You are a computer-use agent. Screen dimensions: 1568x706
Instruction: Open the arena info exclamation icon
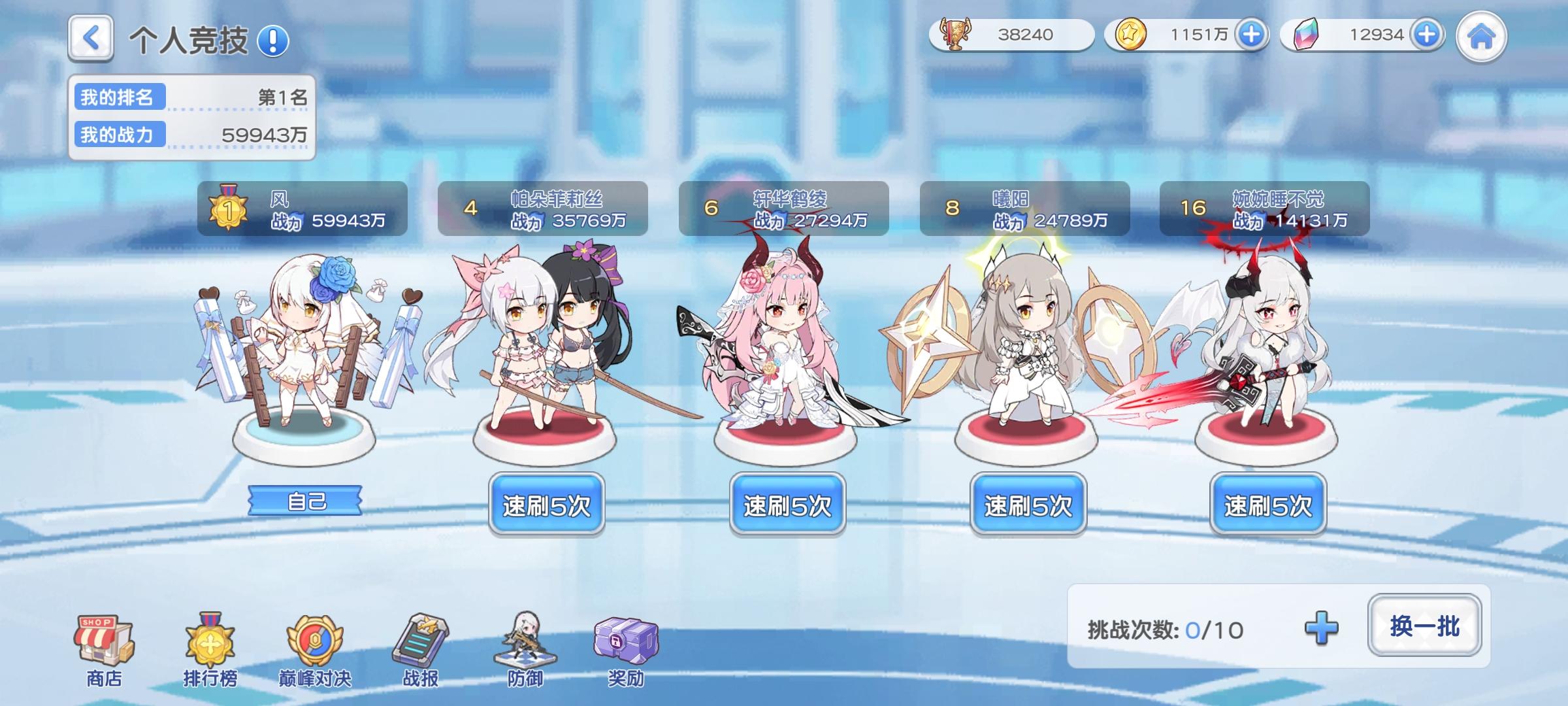274,41
